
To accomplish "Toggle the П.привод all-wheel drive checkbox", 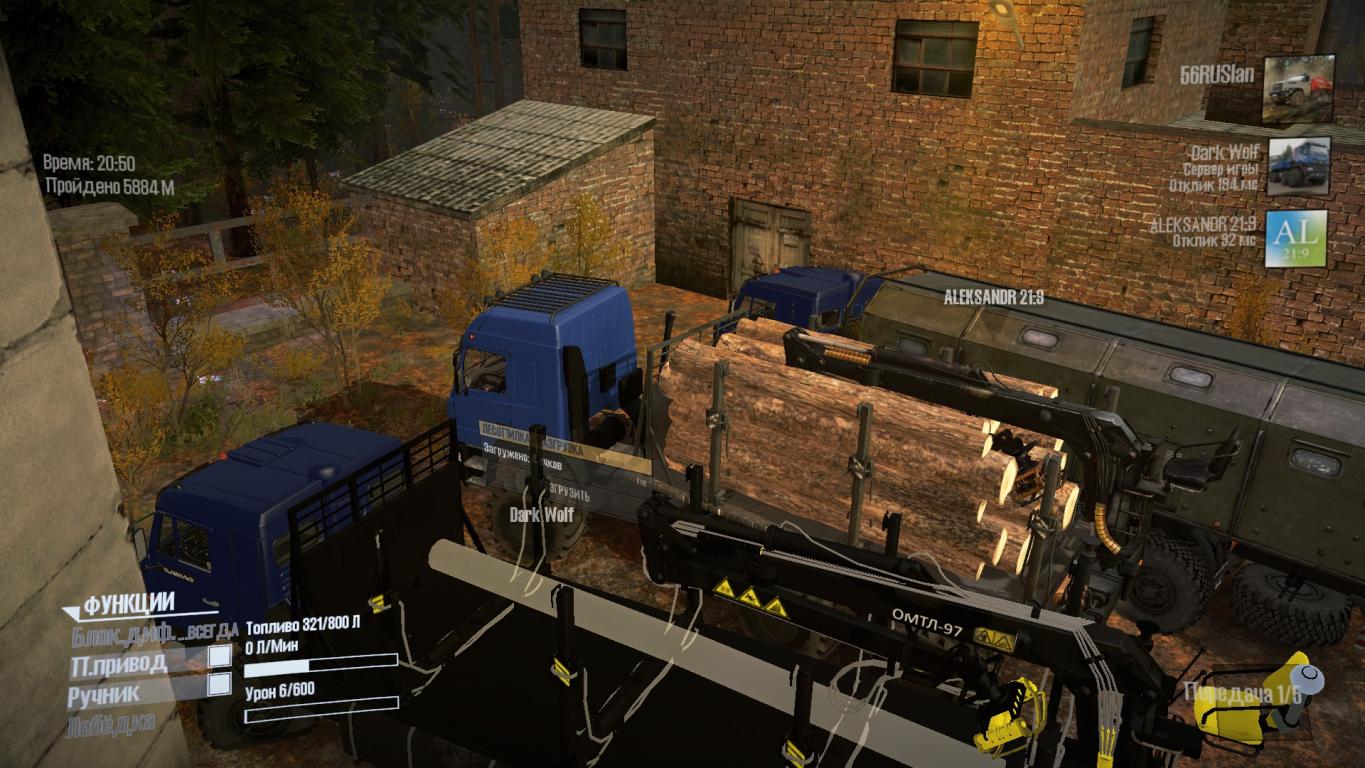I will tap(219, 657).
